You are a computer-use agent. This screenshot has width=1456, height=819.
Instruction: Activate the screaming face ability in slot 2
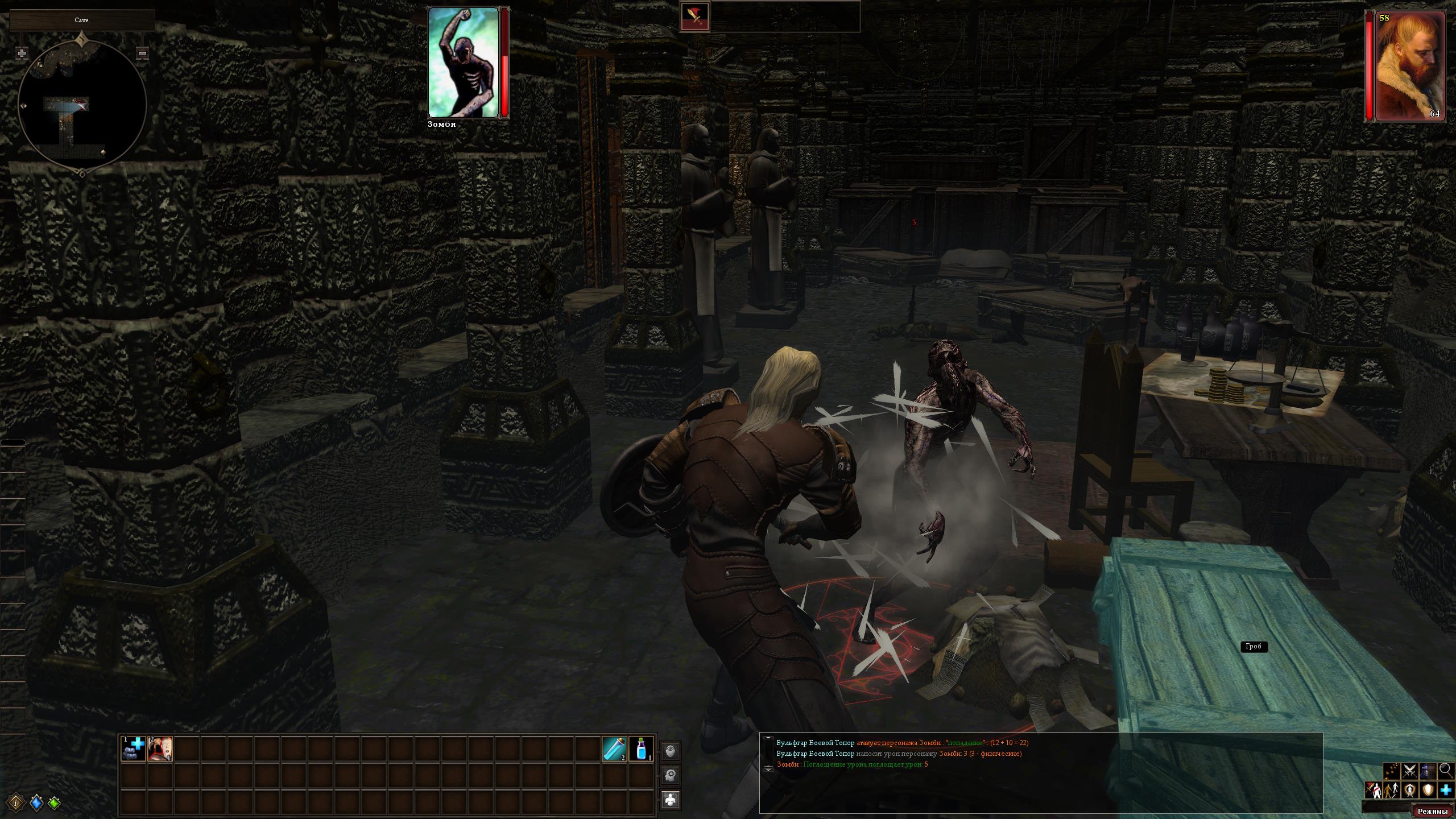[160, 748]
